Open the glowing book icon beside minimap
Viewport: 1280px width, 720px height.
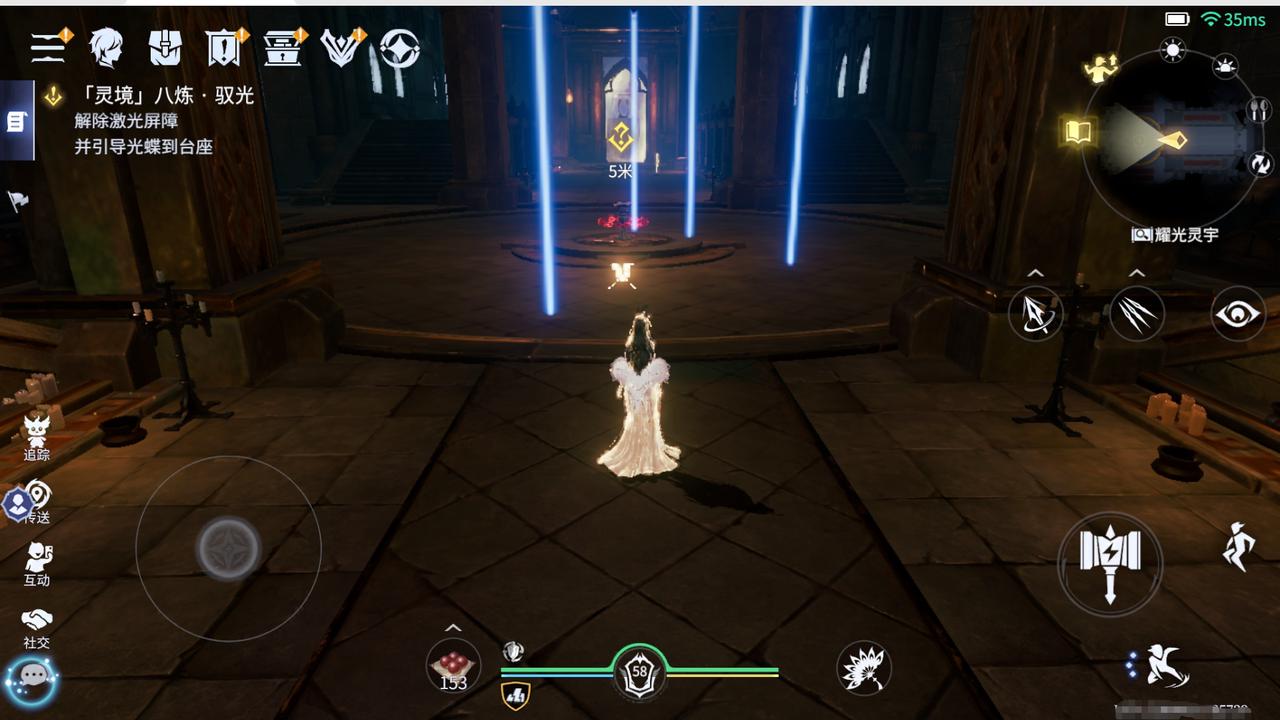point(1076,131)
